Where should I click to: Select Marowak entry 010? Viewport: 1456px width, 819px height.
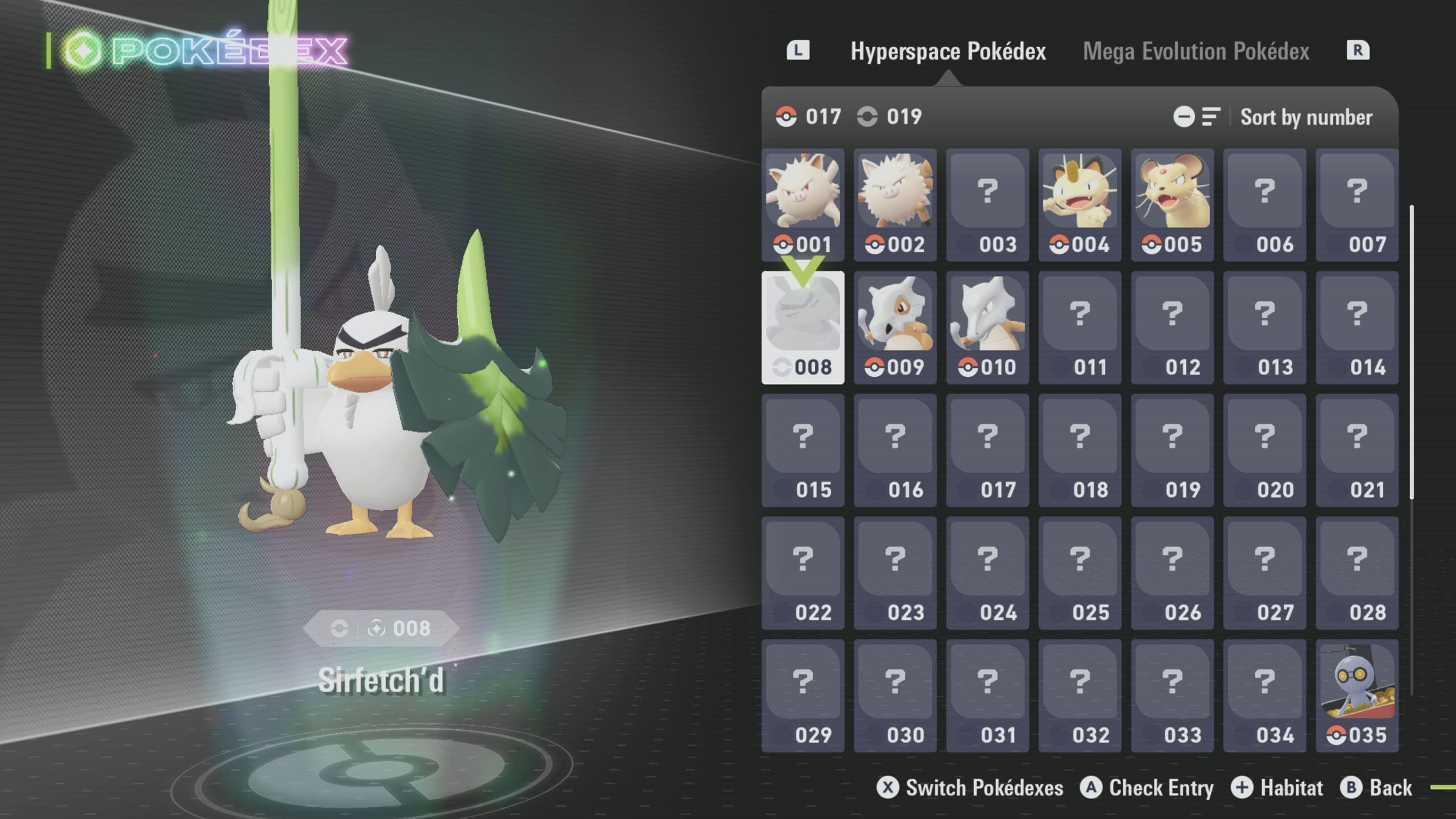click(x=987, y=328)
